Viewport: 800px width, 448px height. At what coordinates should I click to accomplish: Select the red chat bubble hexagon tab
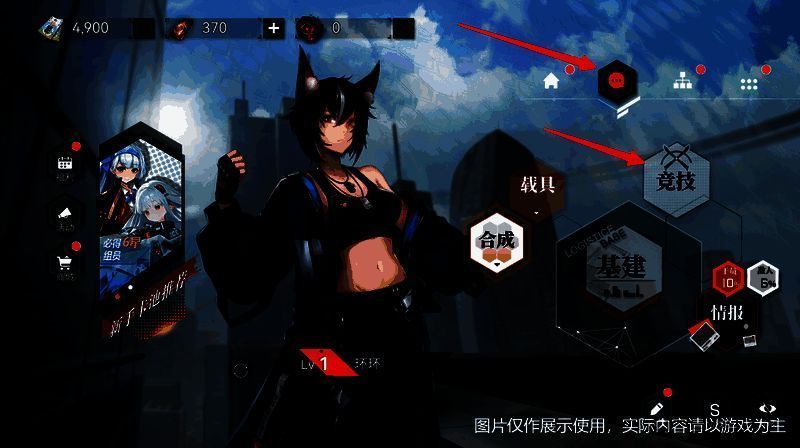[x=616, y=80]
